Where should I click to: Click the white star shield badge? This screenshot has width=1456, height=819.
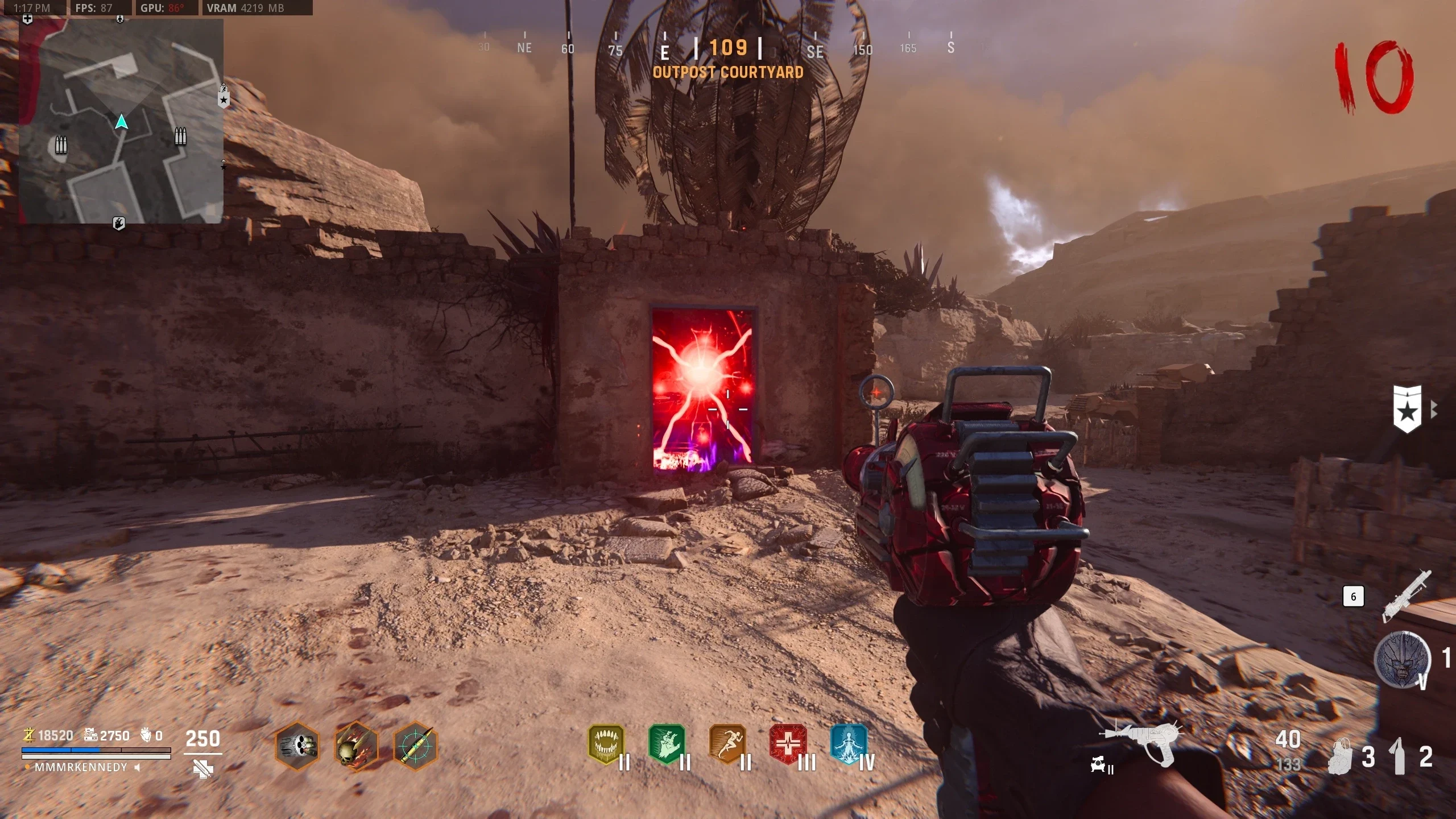pos(1408,409)
